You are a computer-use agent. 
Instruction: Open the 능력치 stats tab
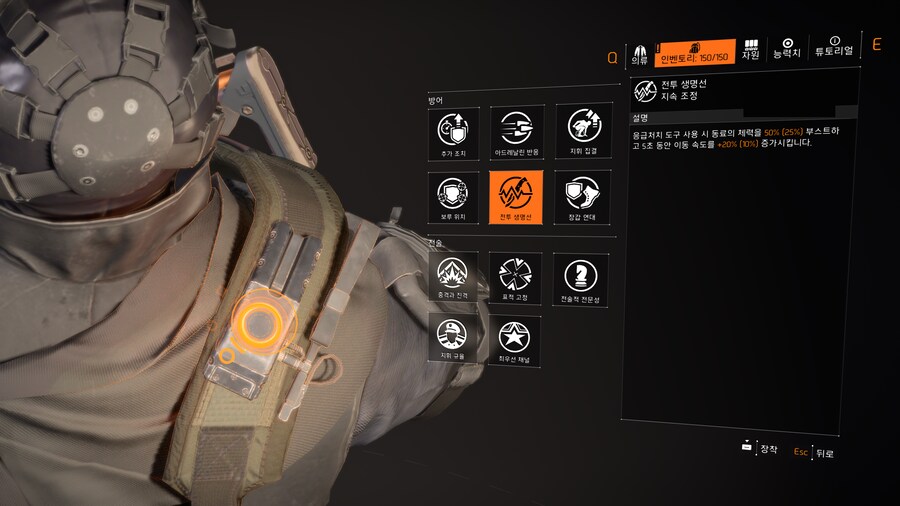point(787,48)
